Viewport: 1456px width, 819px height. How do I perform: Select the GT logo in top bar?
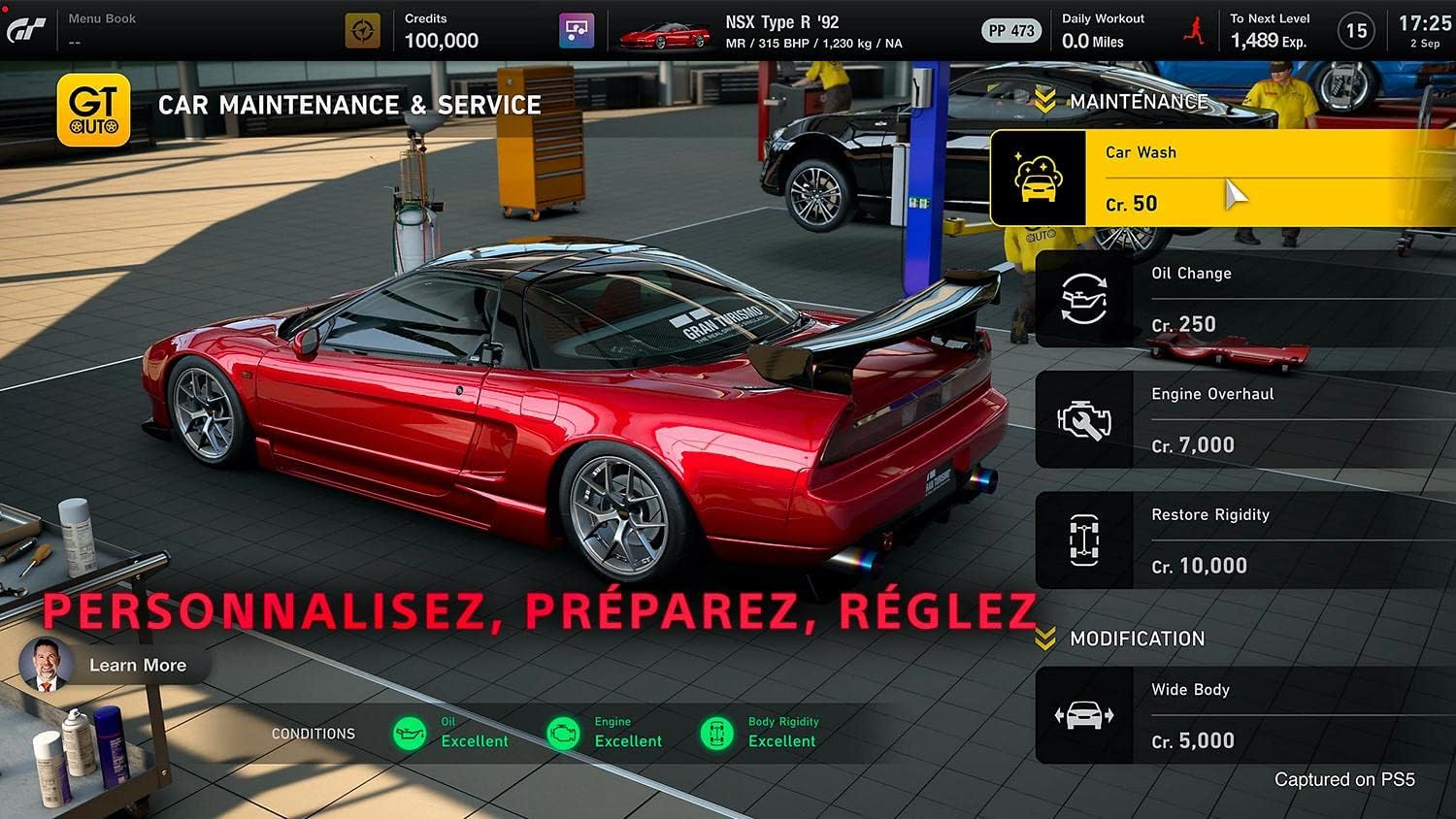[28, 30]
